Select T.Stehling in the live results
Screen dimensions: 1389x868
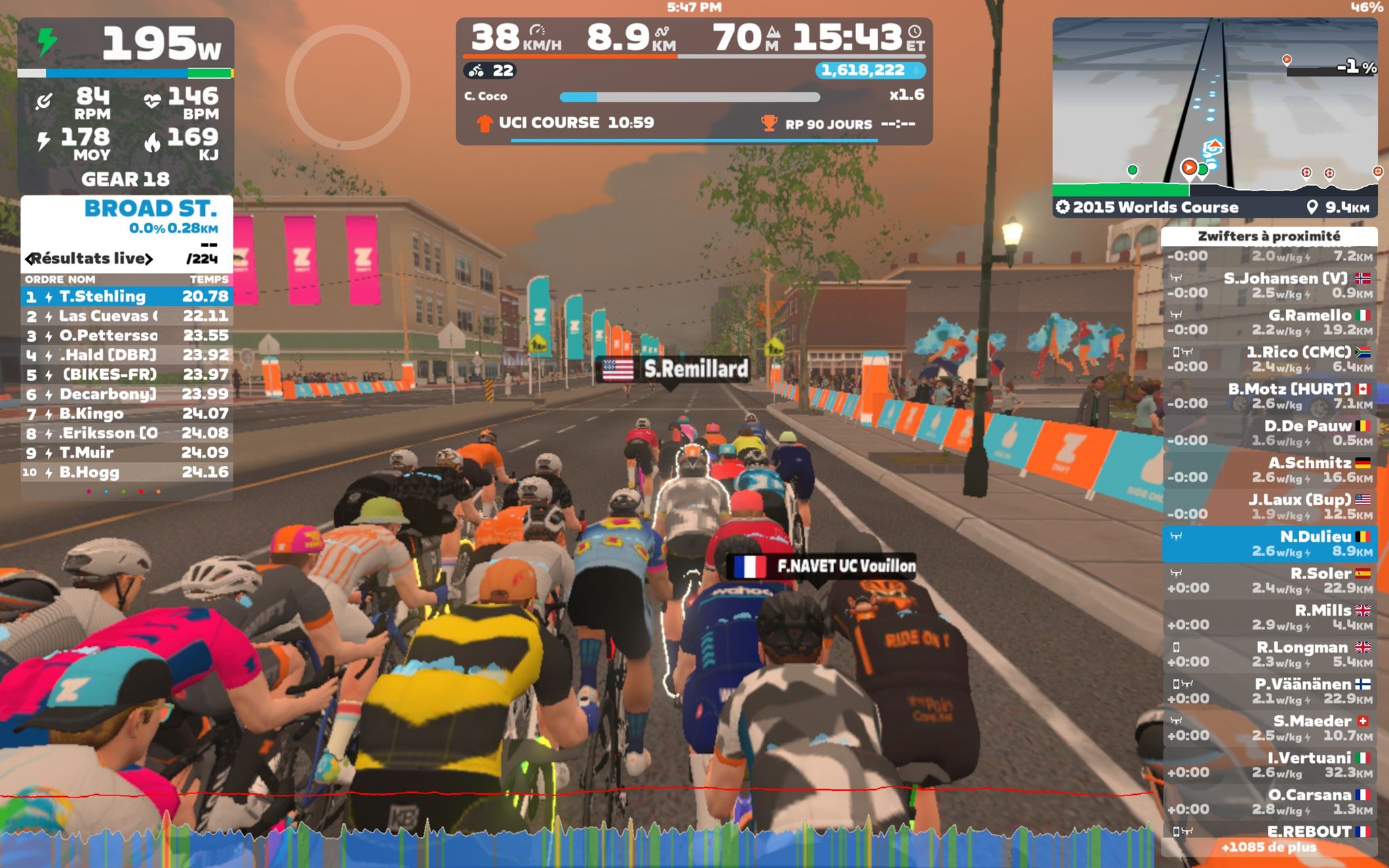(127, 296)
